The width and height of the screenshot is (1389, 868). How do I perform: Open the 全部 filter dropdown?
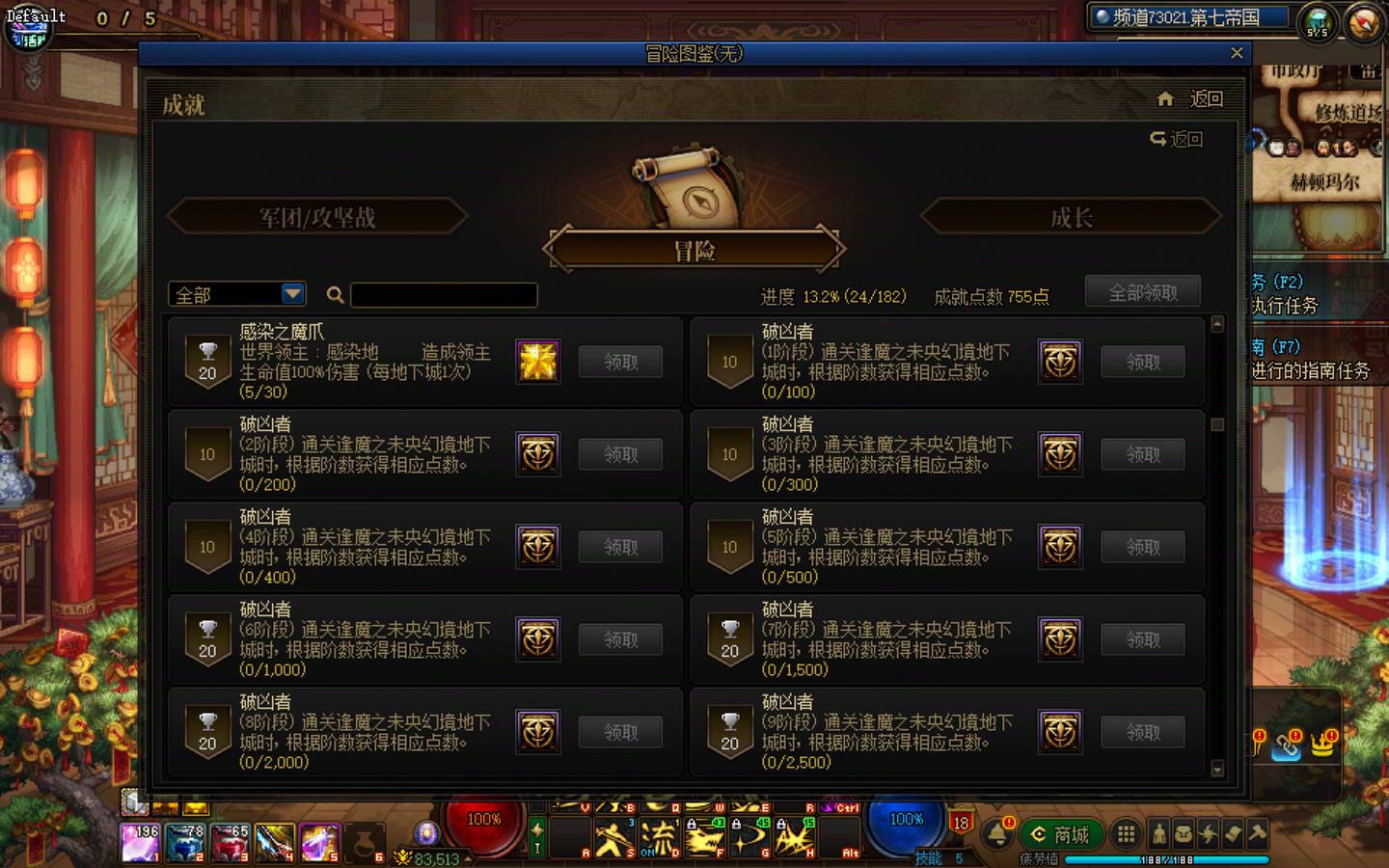click(x=236, y=294)
